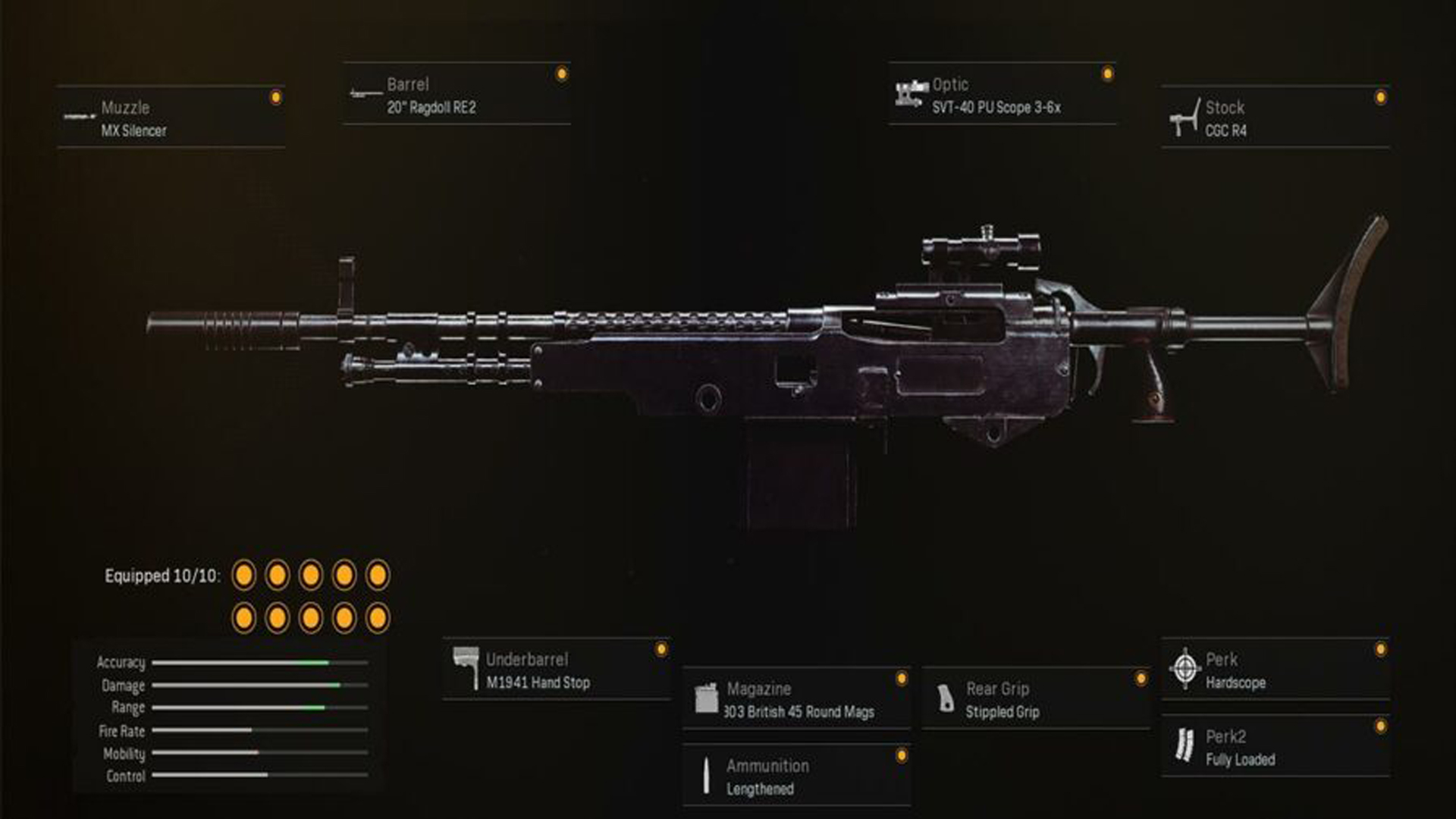Screen dimensions: 1456x819
Task: Click the Ammunition bullet icon
Action: (707, 774)
